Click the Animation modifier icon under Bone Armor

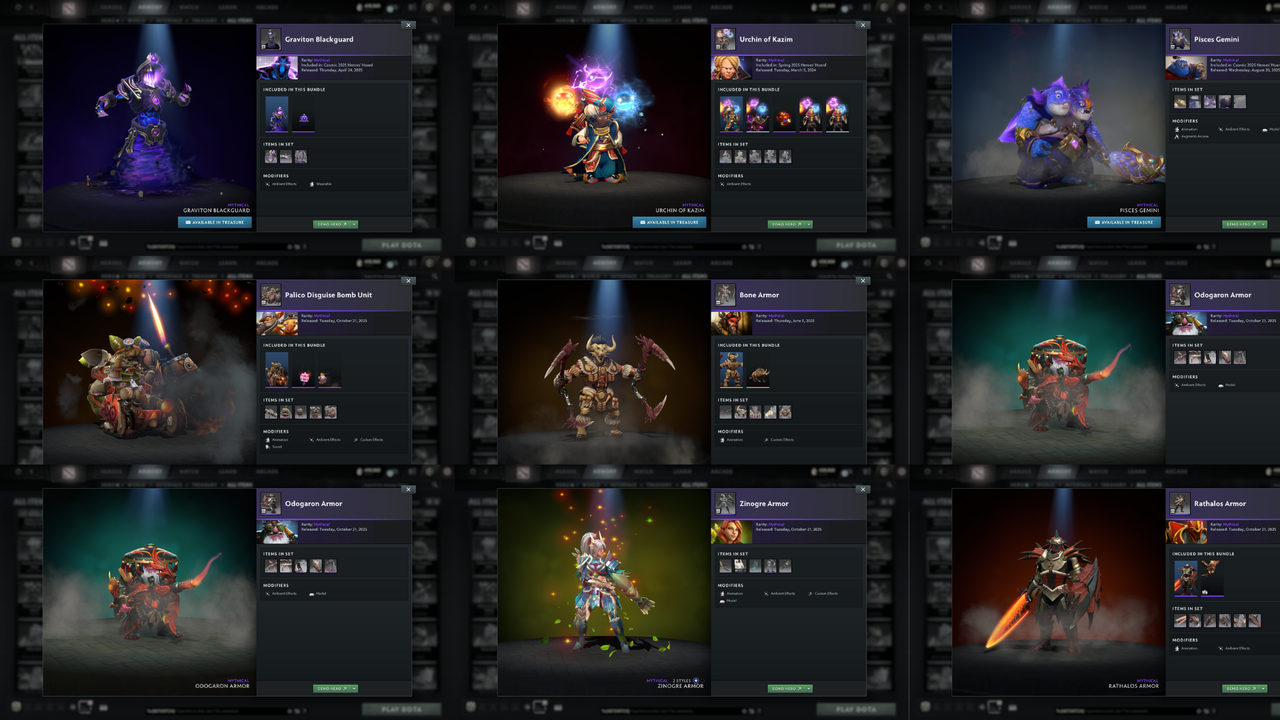(x=722, y=440)
